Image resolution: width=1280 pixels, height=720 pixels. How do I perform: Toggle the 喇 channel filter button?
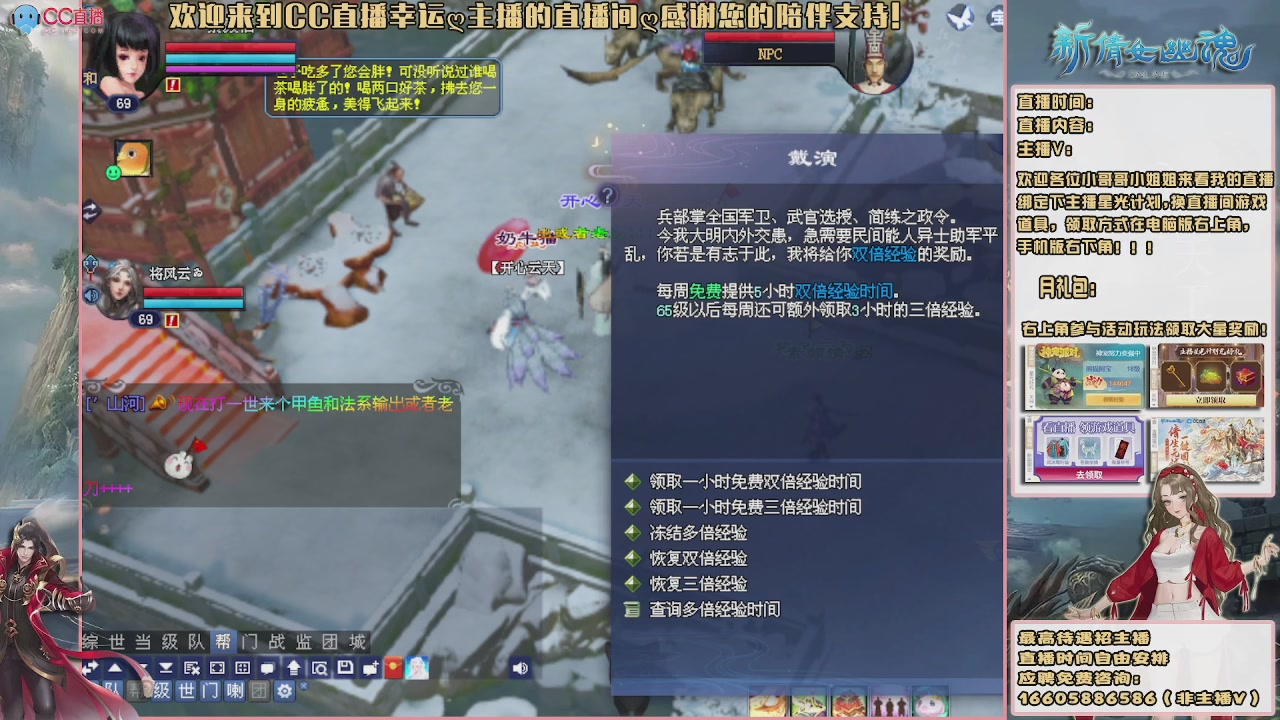(x=236, y=690)
